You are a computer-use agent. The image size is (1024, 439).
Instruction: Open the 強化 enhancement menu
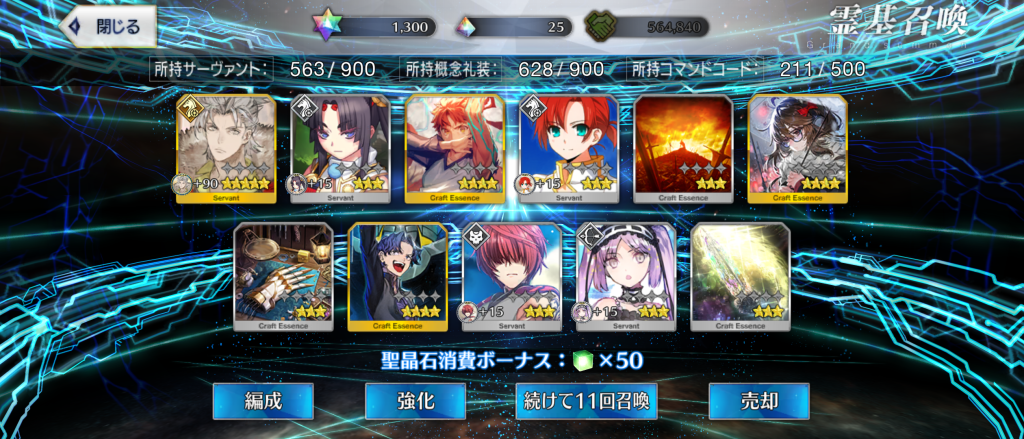coord(414,401)
